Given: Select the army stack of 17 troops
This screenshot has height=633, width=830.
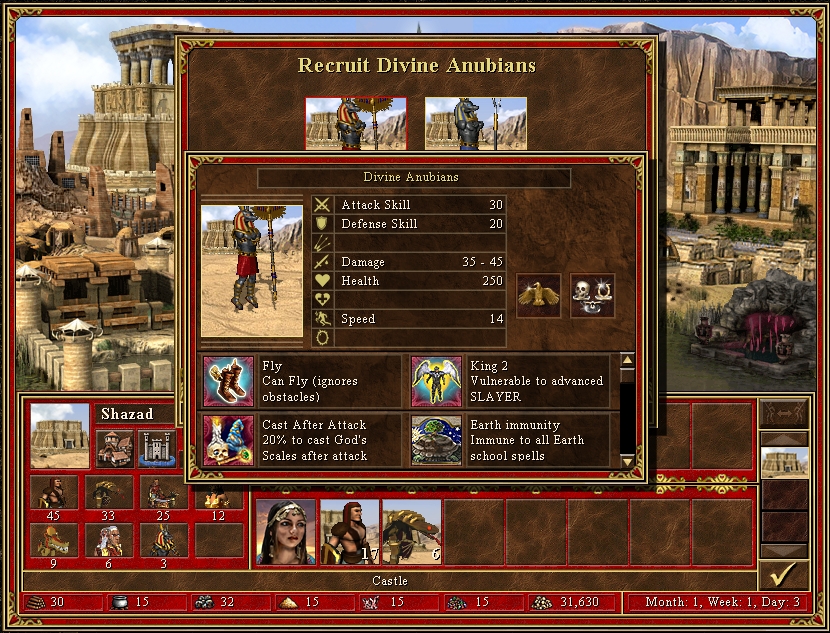Looking at the screenshot, I should (x=349, y=531).
